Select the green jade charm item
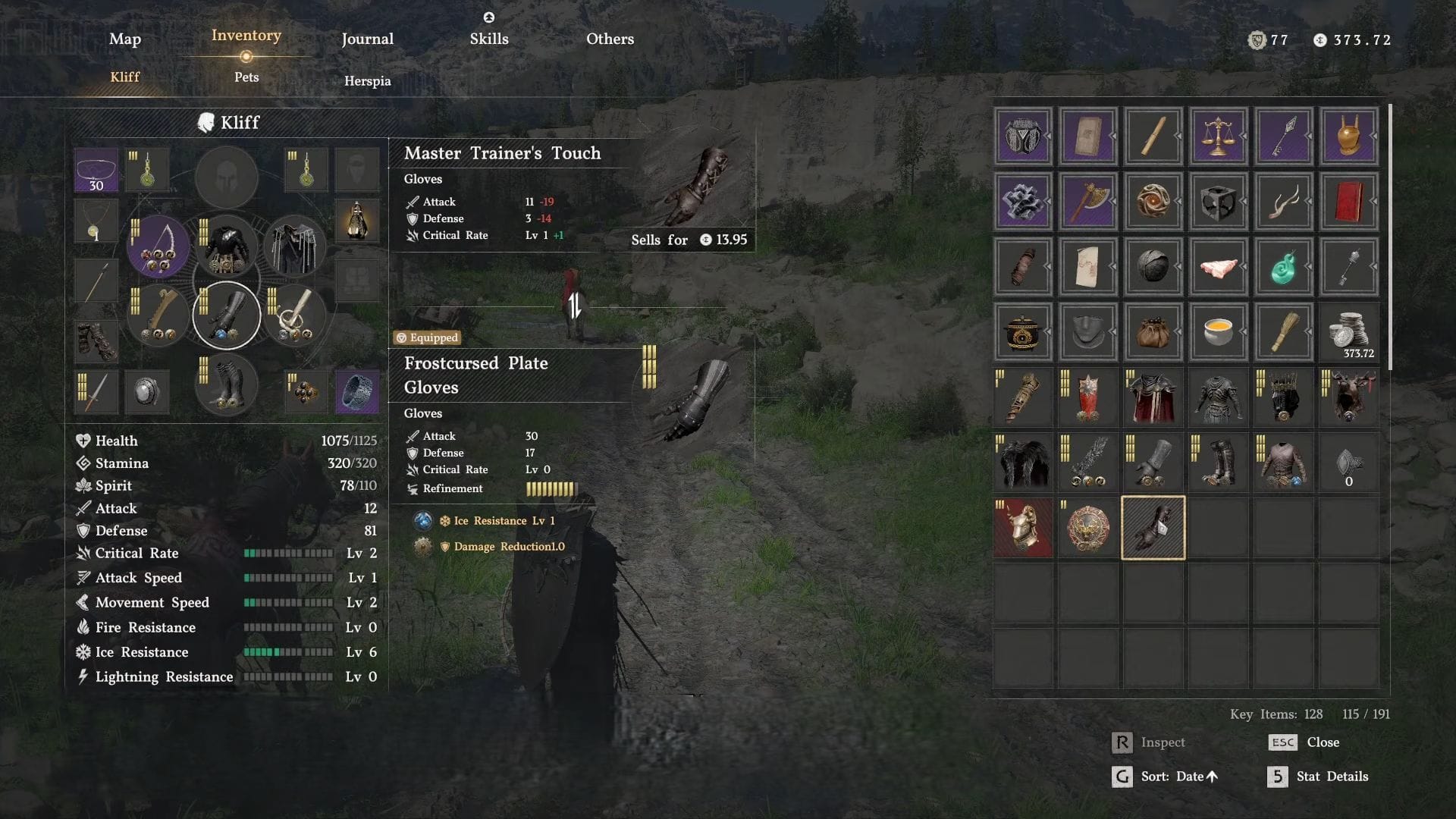The width and height of the screenshot is (1456, 819). [1283, 267]
